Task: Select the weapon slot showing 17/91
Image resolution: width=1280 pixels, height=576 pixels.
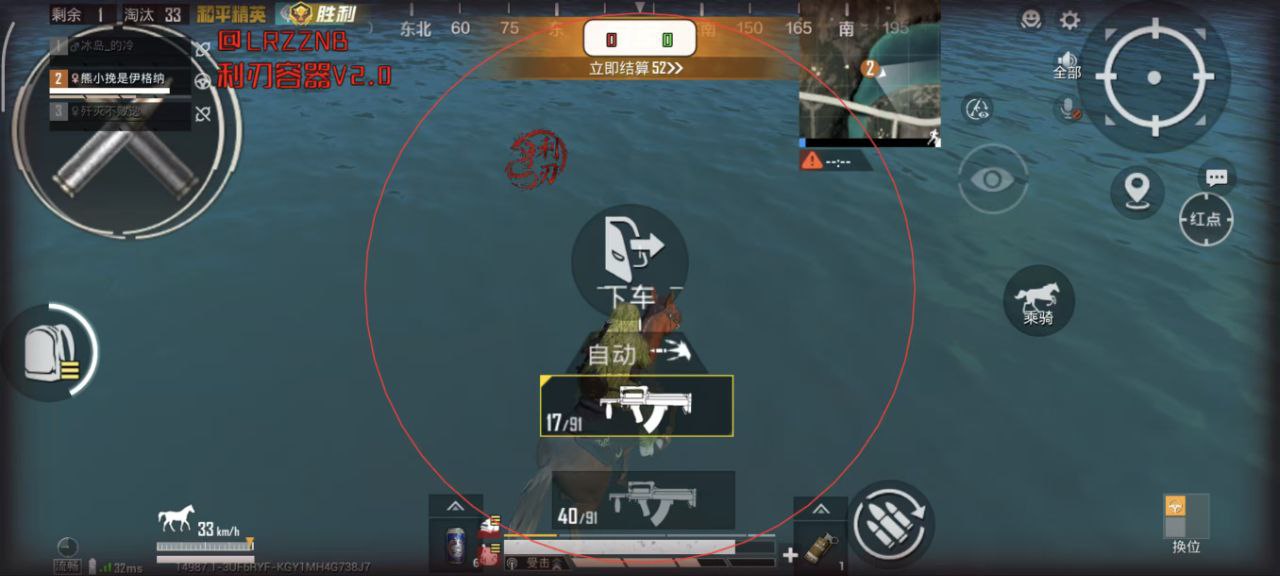Action: tap(637, 406)
